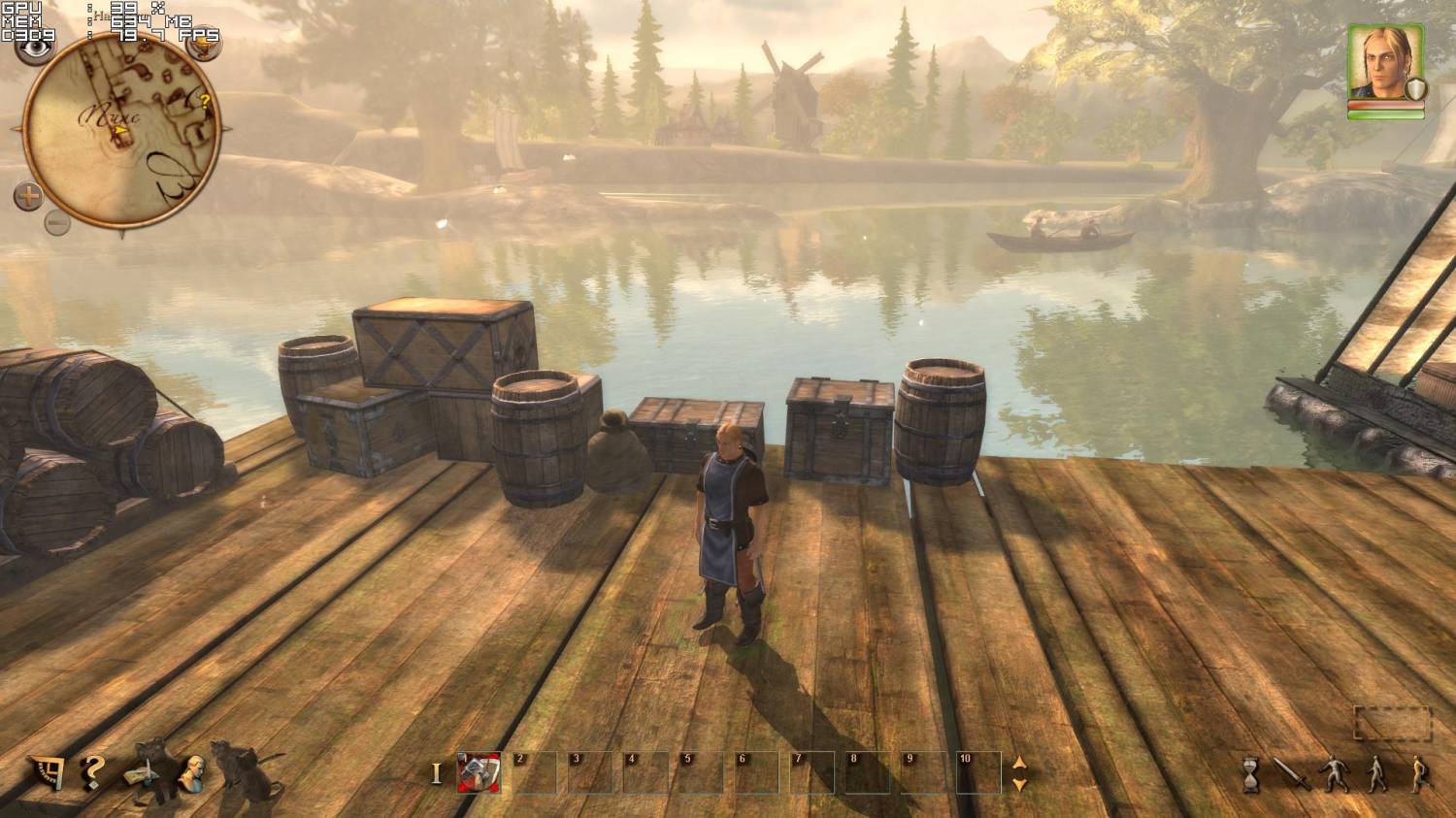This screenshot has width=1456, height=818.
Task: Open help with the golden question mark
Action: click(92, 771)
